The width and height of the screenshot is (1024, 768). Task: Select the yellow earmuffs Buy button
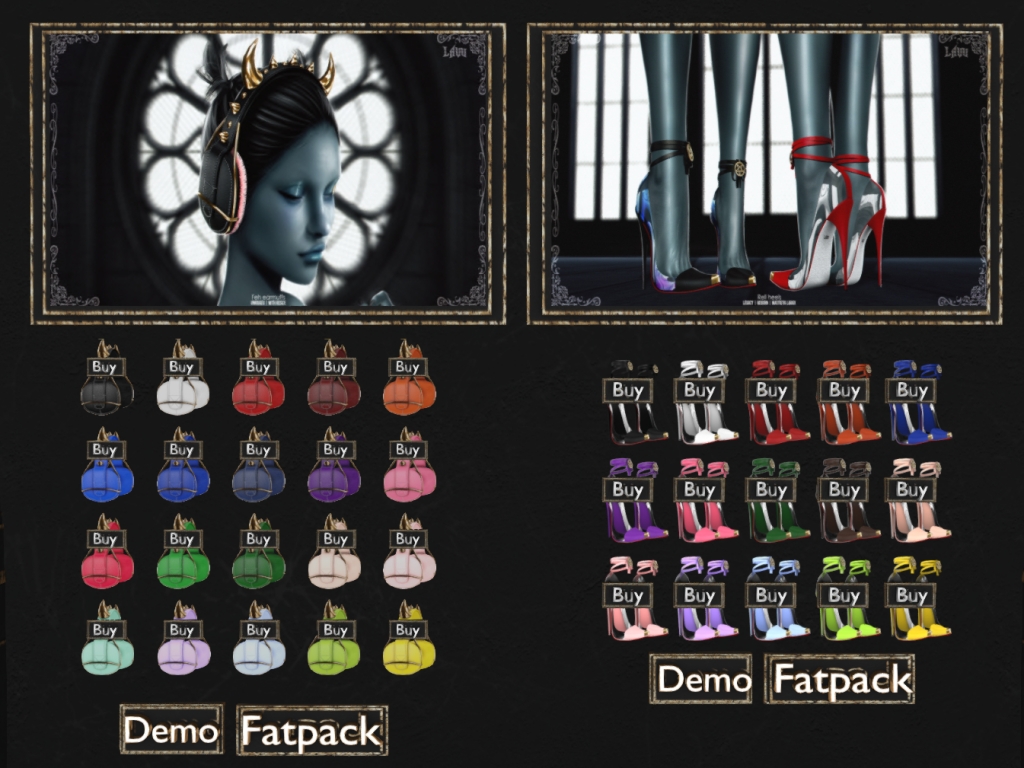(407, 630)
